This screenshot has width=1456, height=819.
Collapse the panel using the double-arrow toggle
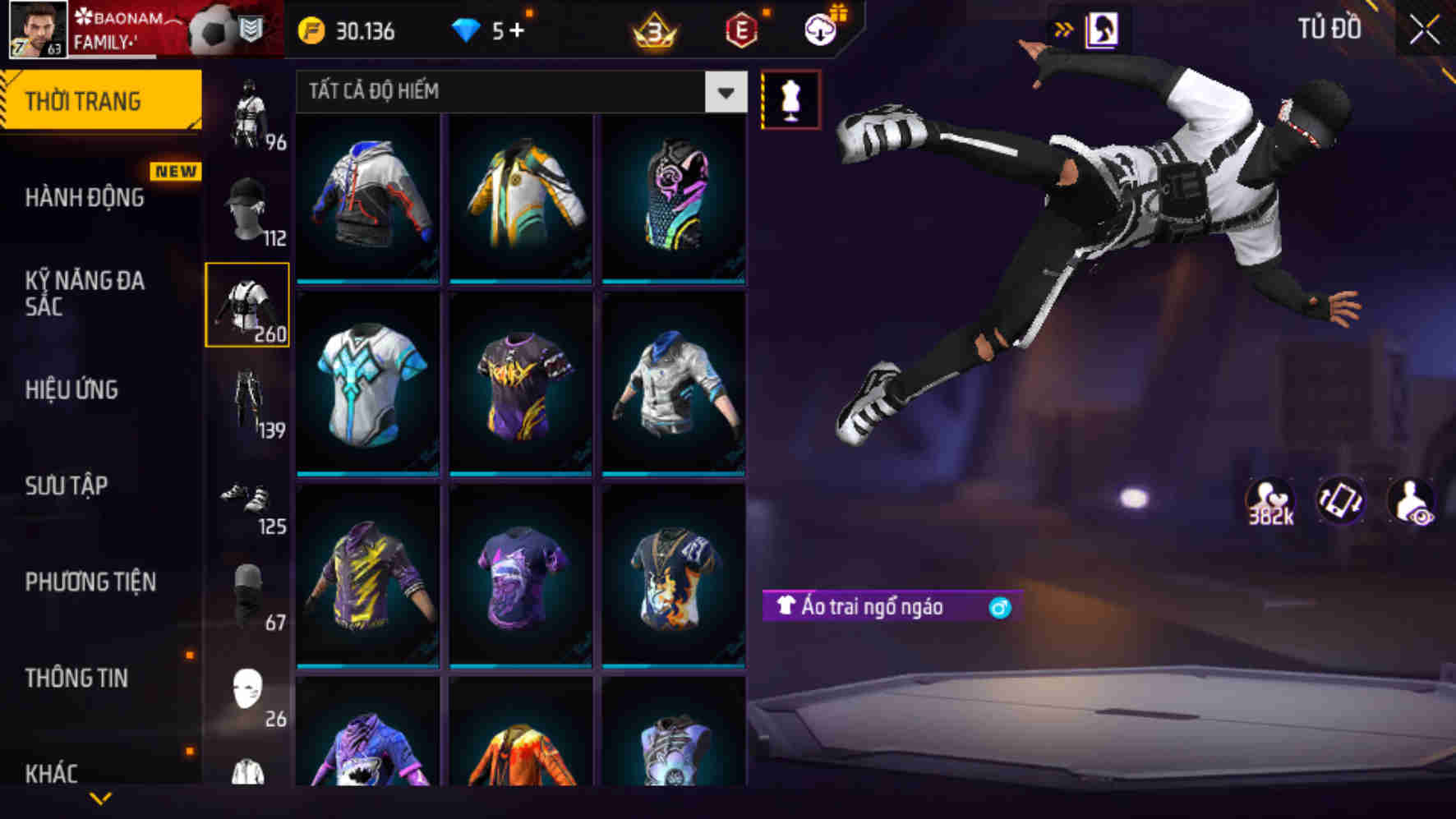(x=1064, y=28)
